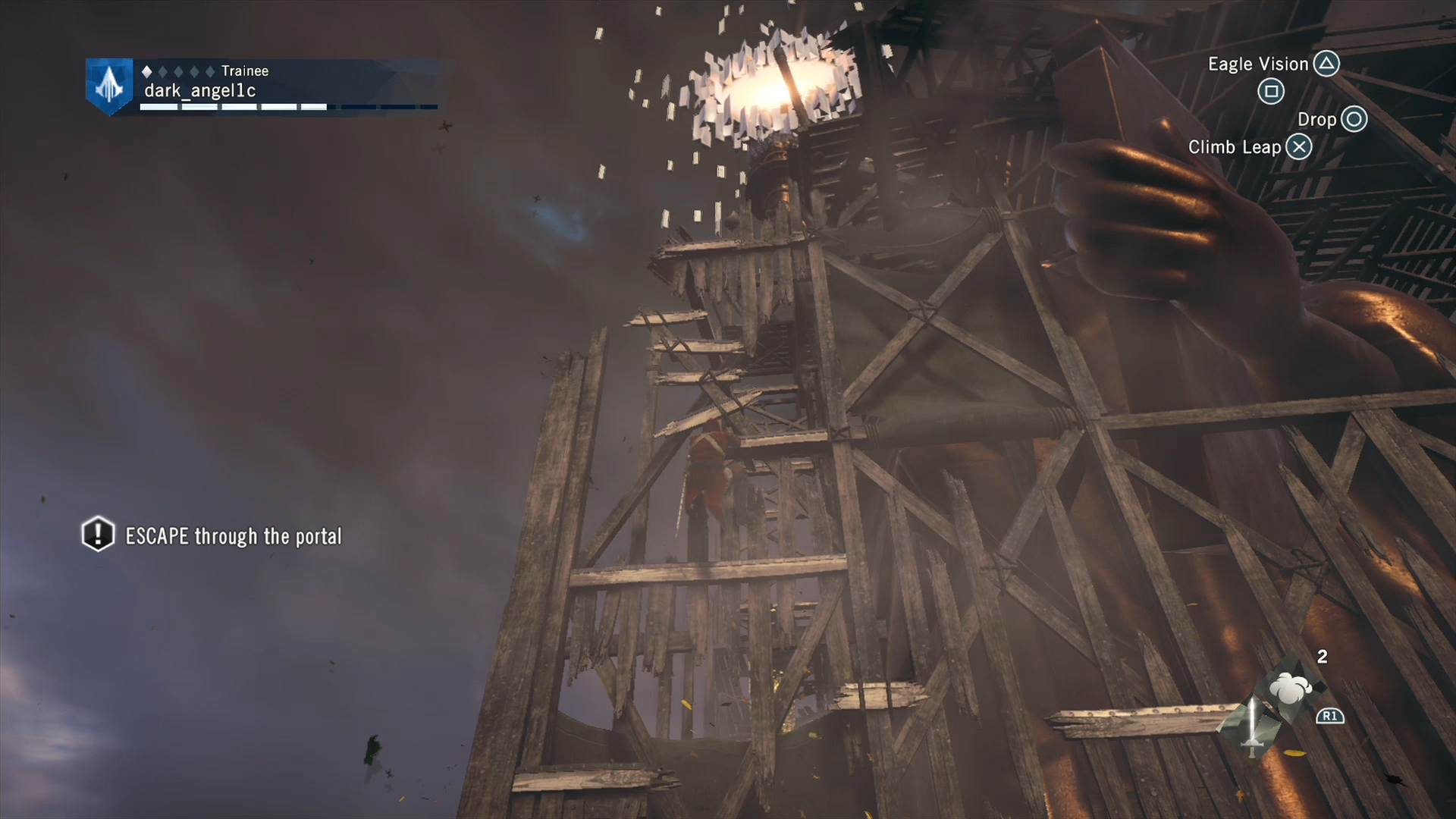The height and width of the screenshot is (819, 1456).
Task: Select the smoke bomb item icon
Action: click(1291, 689)
